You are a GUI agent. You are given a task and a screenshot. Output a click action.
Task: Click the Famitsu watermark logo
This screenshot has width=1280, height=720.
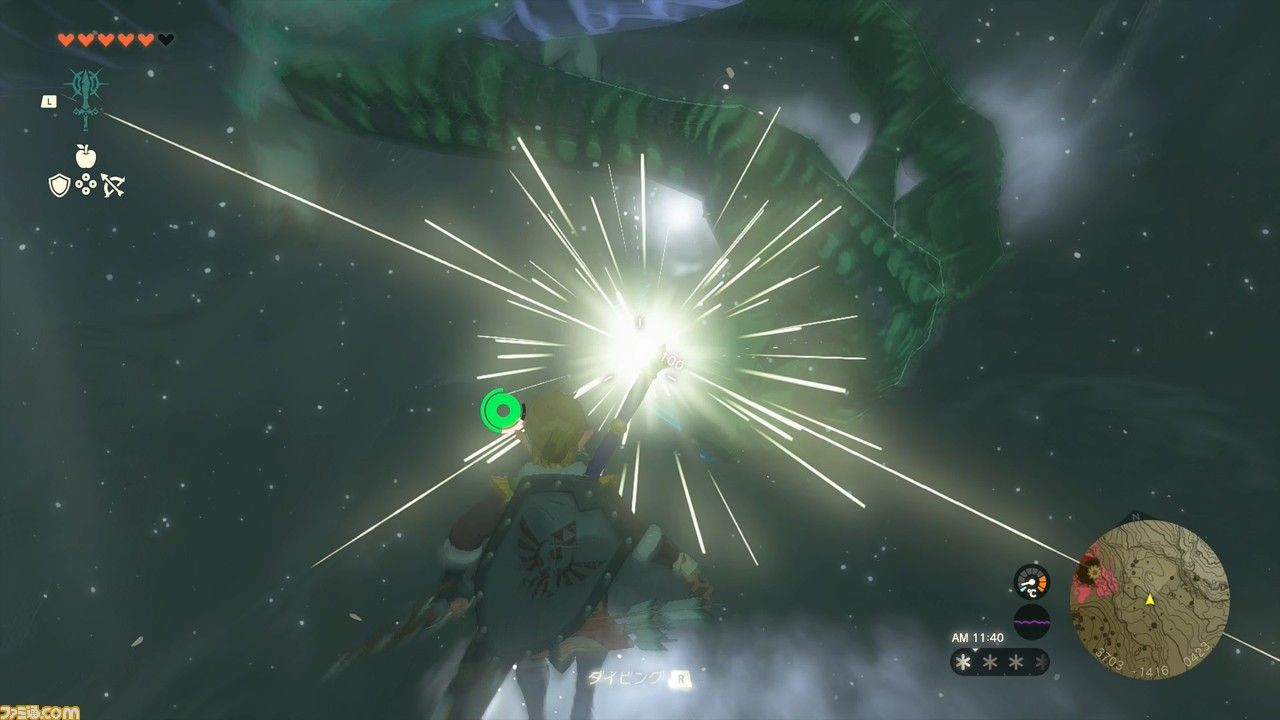tap(40, 712)
